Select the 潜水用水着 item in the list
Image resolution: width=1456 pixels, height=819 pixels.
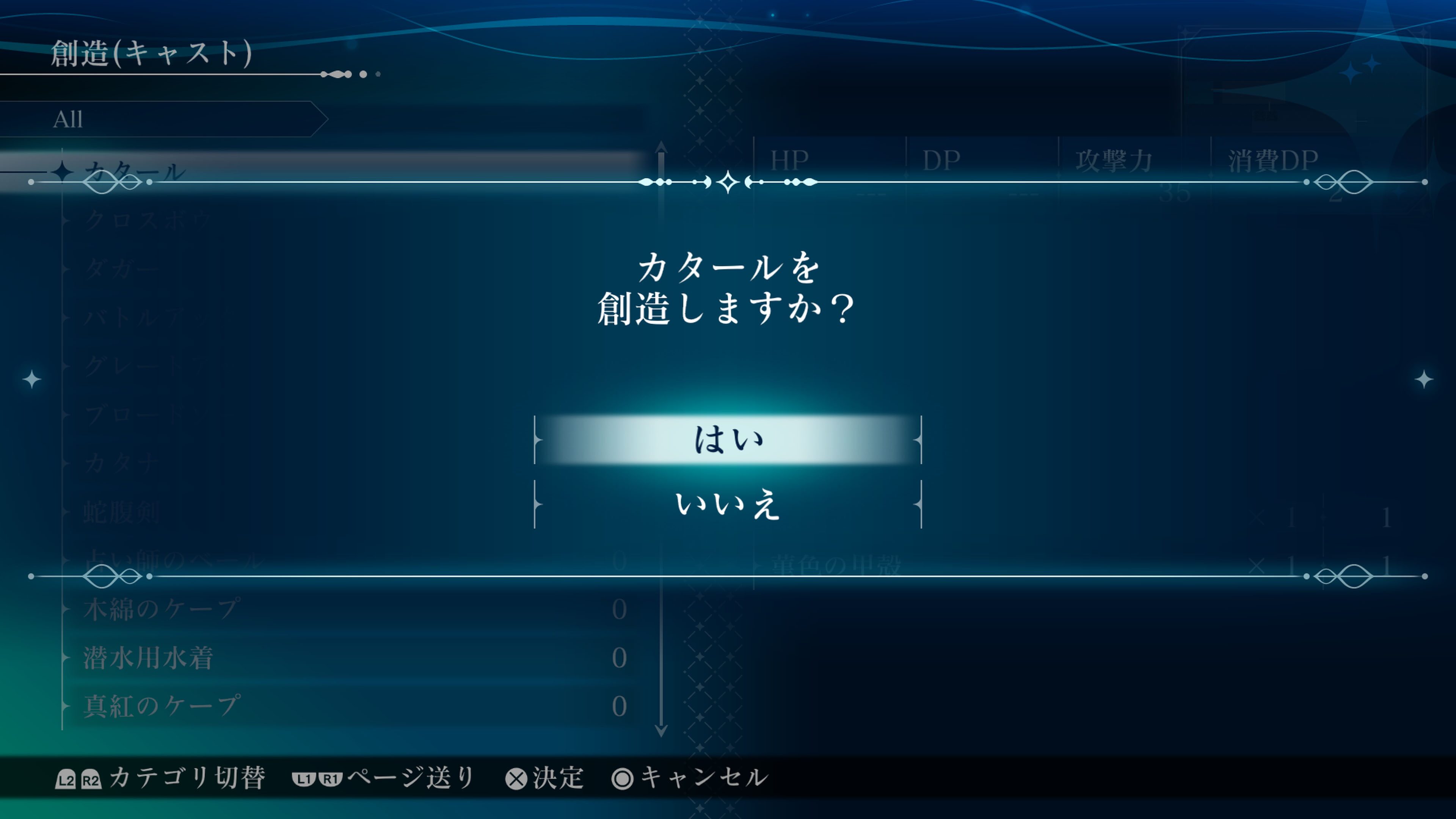click(x=148, y=657)
